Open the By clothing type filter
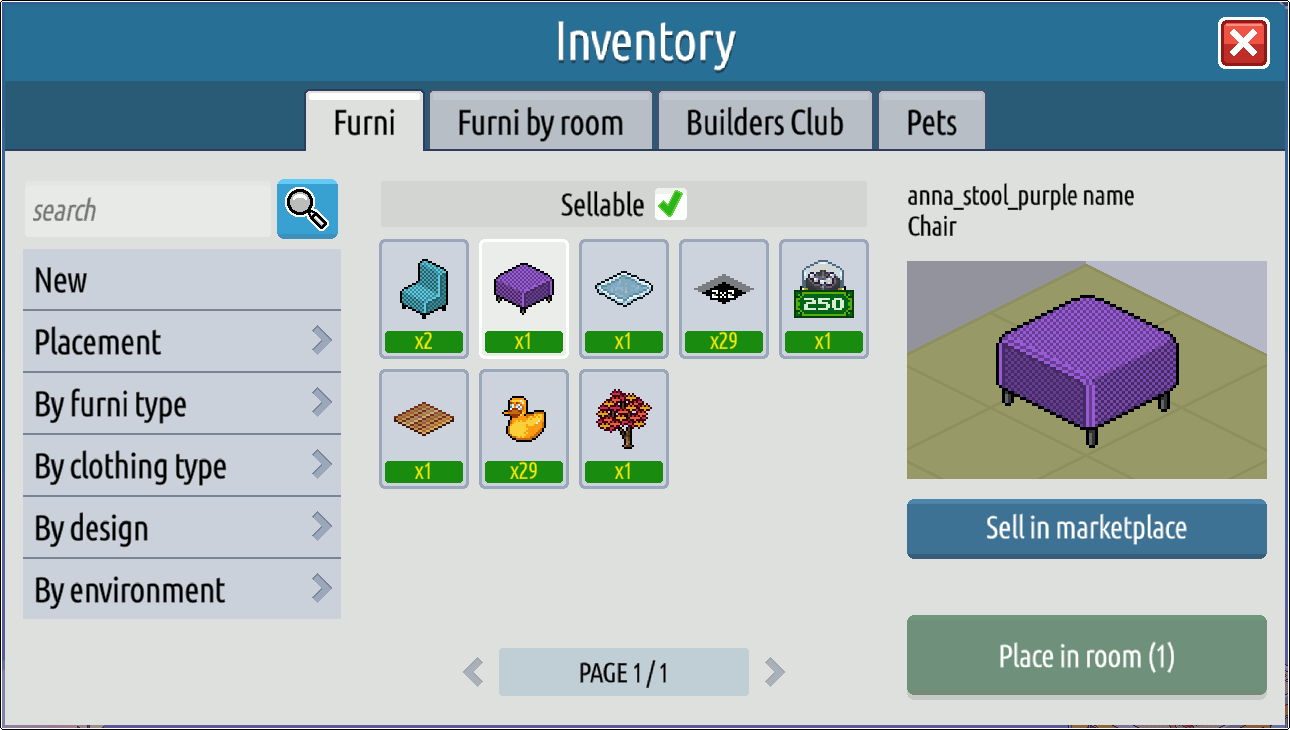Screen dimensions: 1290x730 (x=181, y=466)
